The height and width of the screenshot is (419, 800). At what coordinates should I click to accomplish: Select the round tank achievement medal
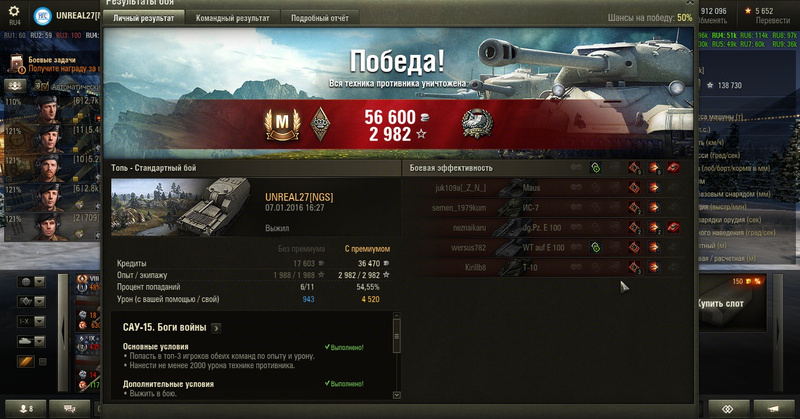point(476,124)
